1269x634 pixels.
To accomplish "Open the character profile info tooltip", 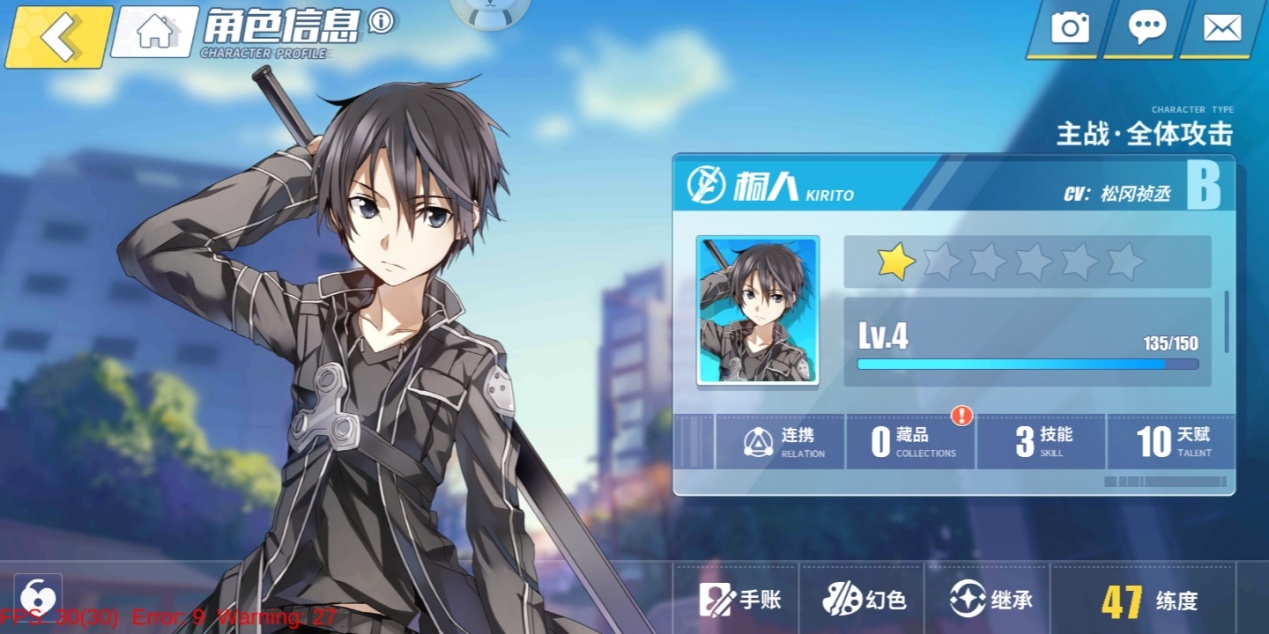I will tap(381, 21).
